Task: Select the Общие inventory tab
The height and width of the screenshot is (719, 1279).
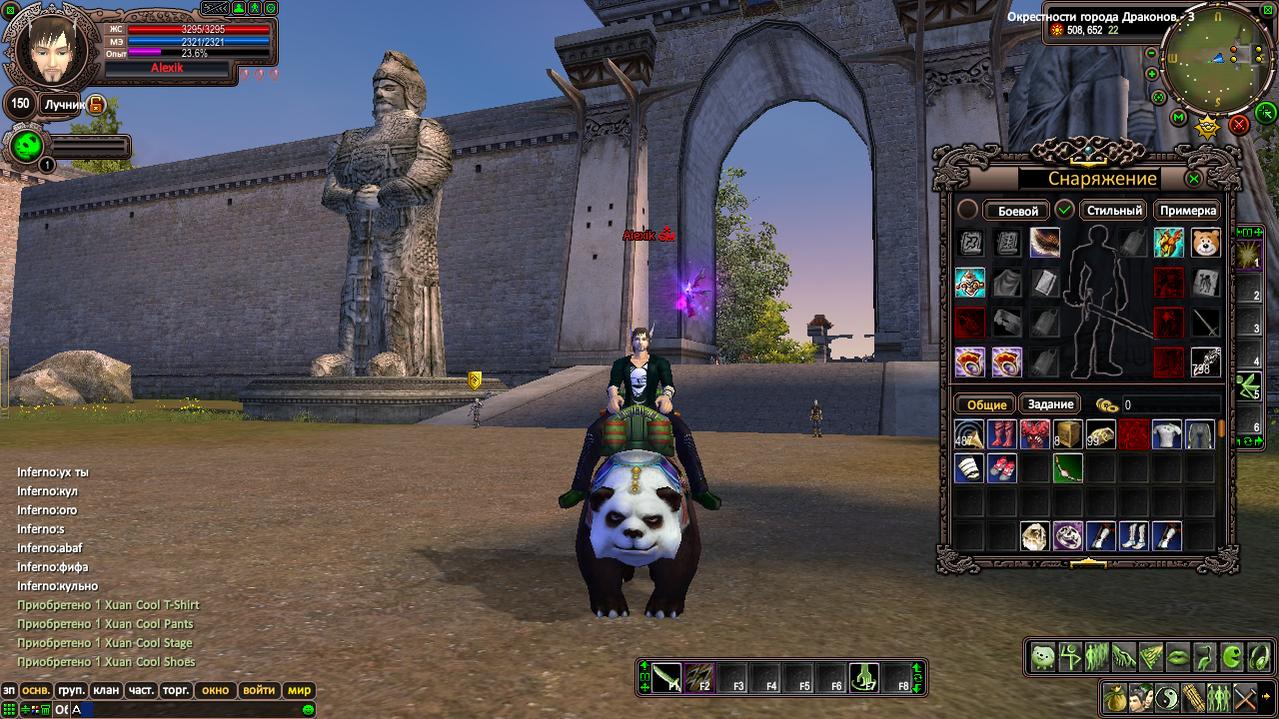Action: [986, 405]
